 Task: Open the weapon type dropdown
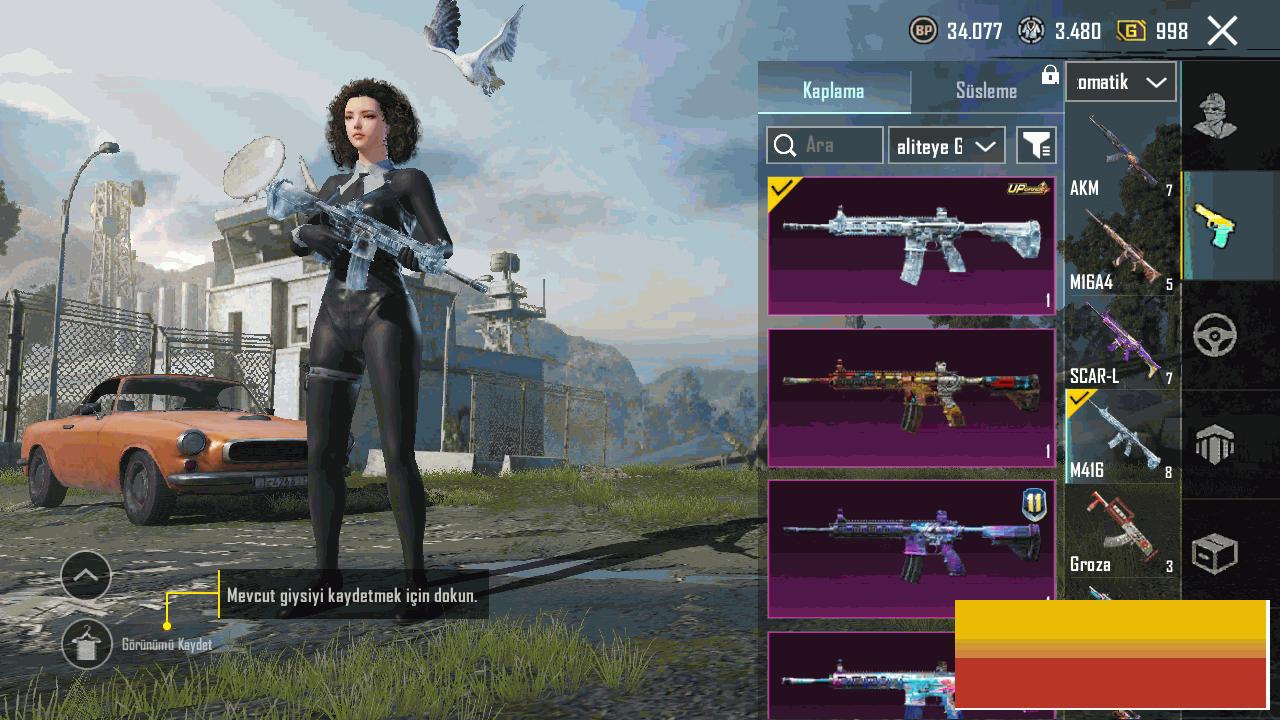click(1120, 82)
